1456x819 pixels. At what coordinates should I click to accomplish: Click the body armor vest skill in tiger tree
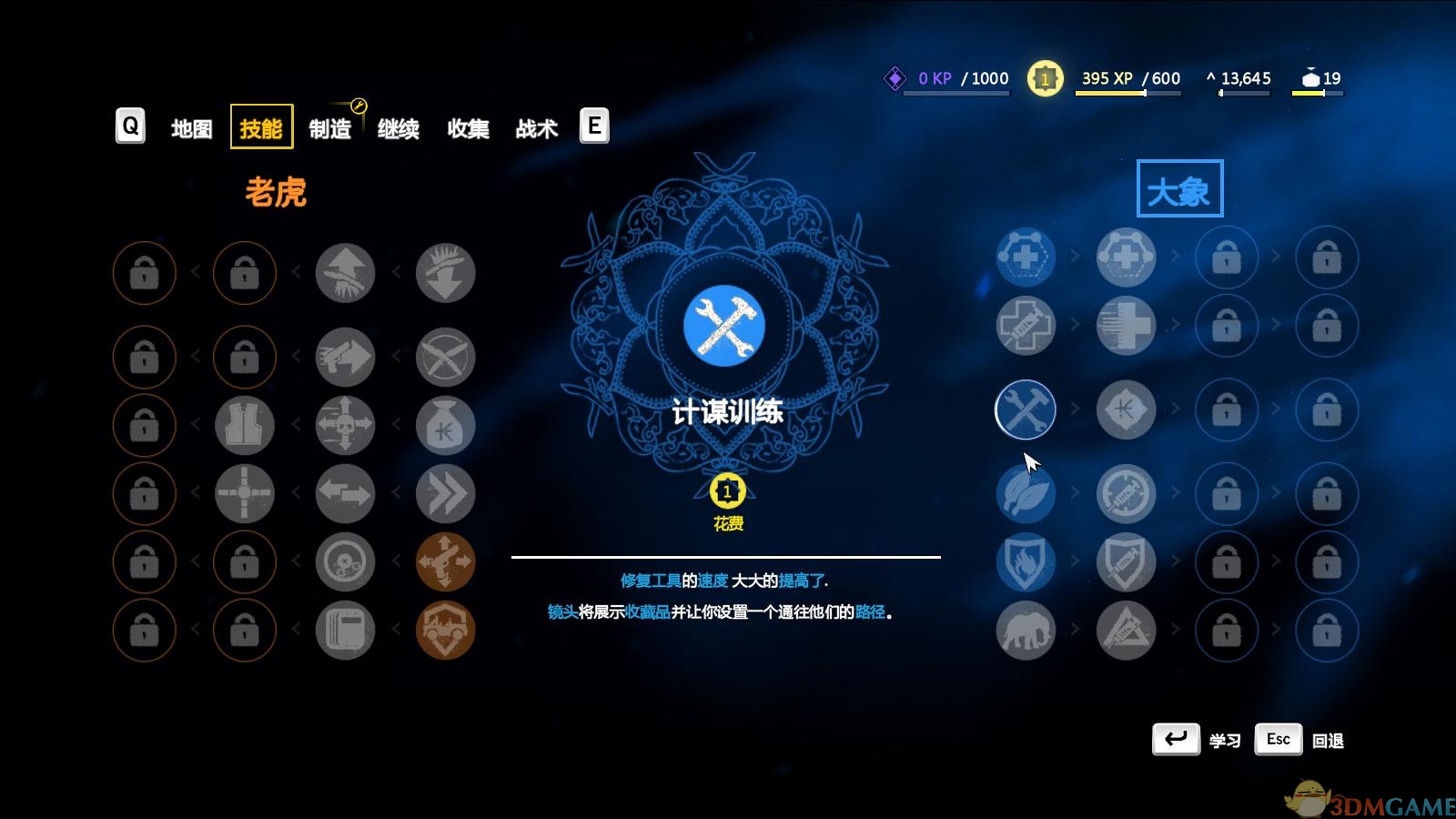point(244,425)
